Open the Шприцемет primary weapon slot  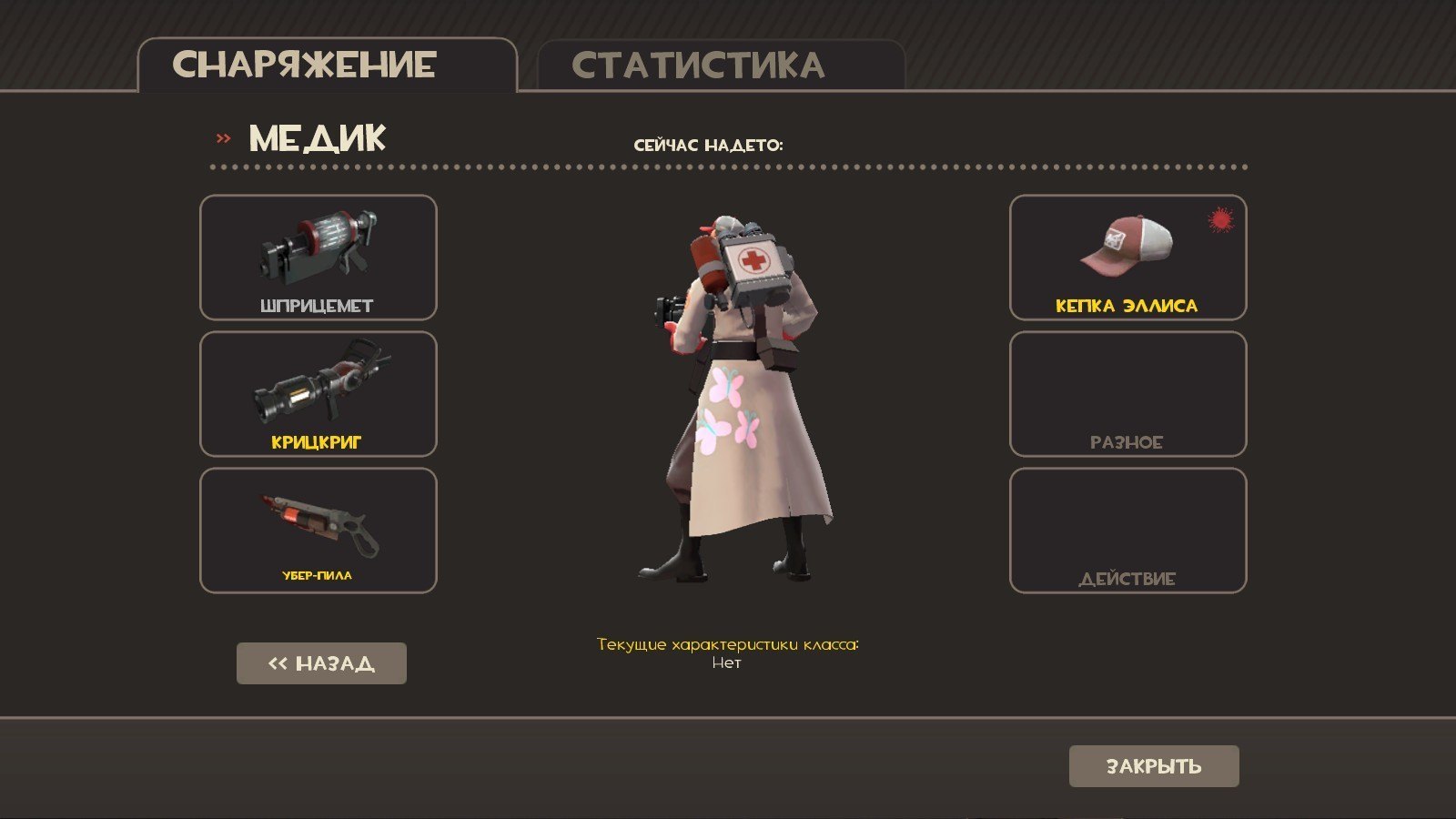tap(318, 258)
